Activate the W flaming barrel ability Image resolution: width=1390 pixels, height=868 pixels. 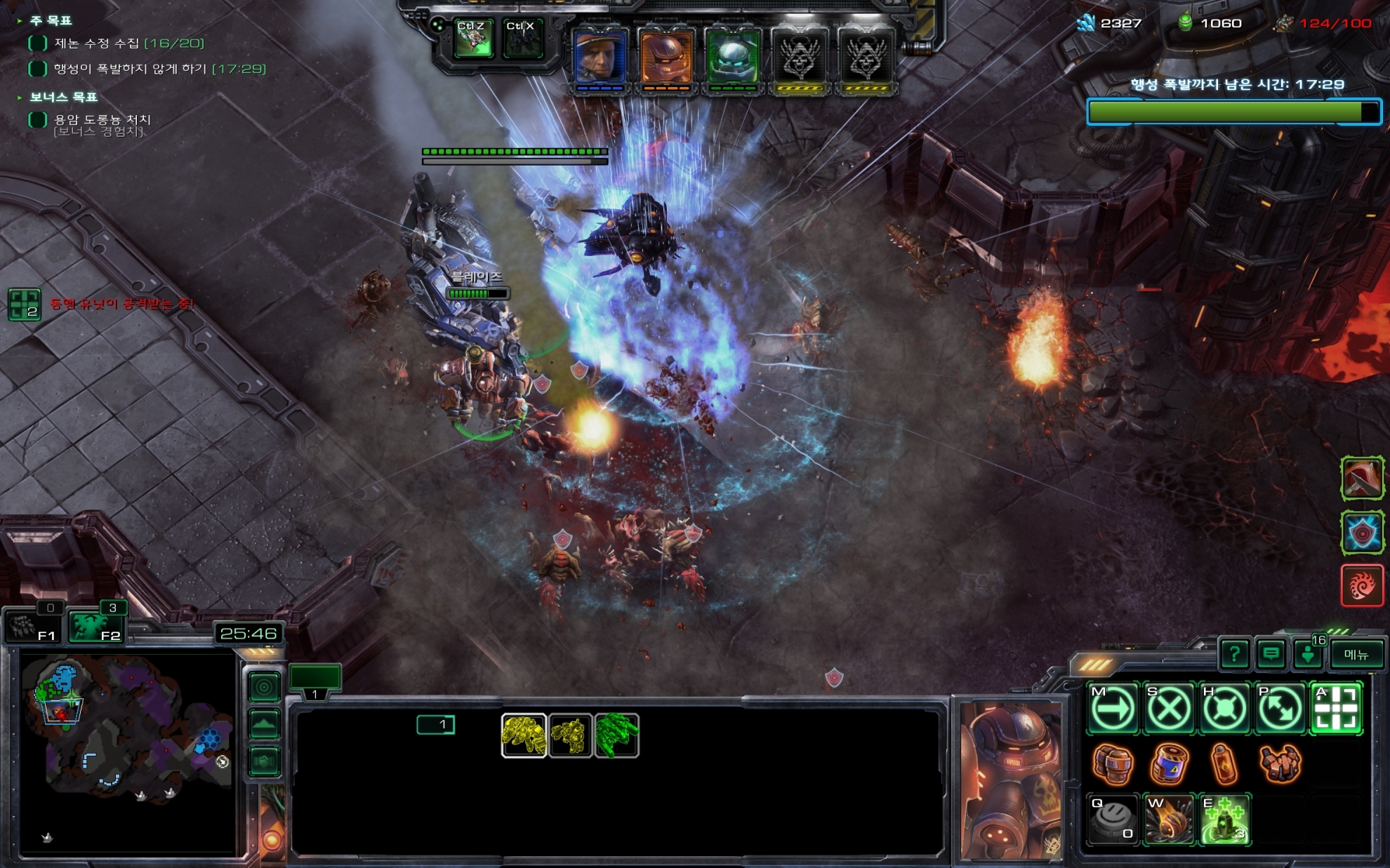pyautogui.click(x=1168, y=820)
